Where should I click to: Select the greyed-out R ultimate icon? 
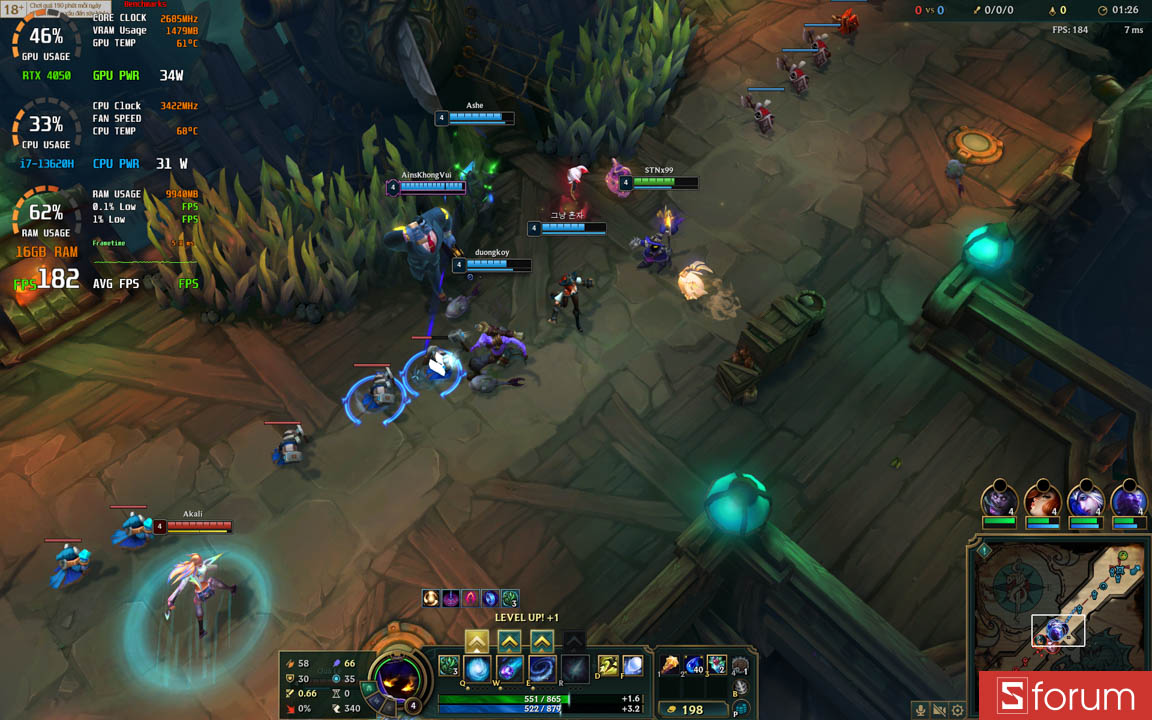(x=575, y=668)
